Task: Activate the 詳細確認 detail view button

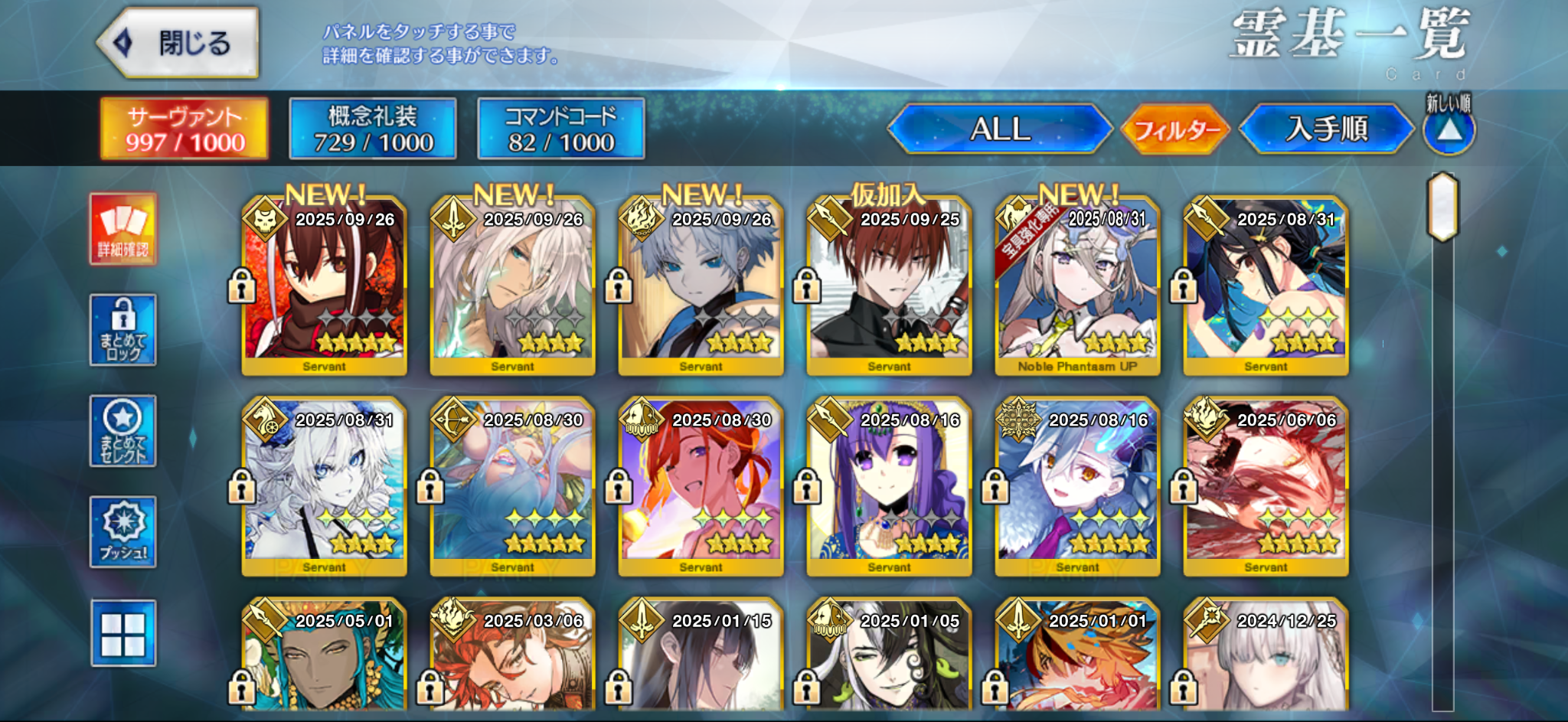Action: pos(123,229)
